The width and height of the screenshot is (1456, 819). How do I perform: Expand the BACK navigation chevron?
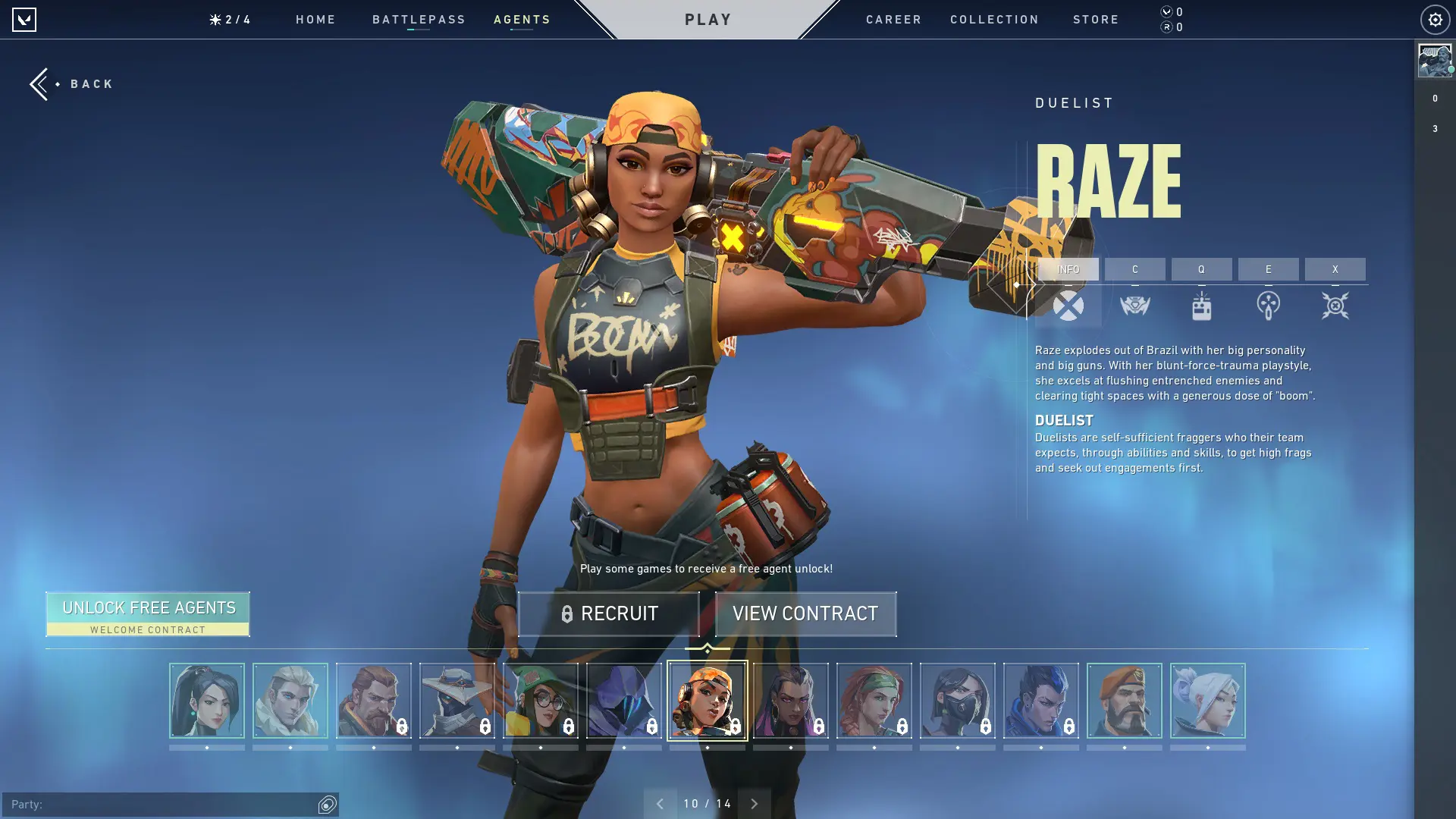[x=39, y=83]
